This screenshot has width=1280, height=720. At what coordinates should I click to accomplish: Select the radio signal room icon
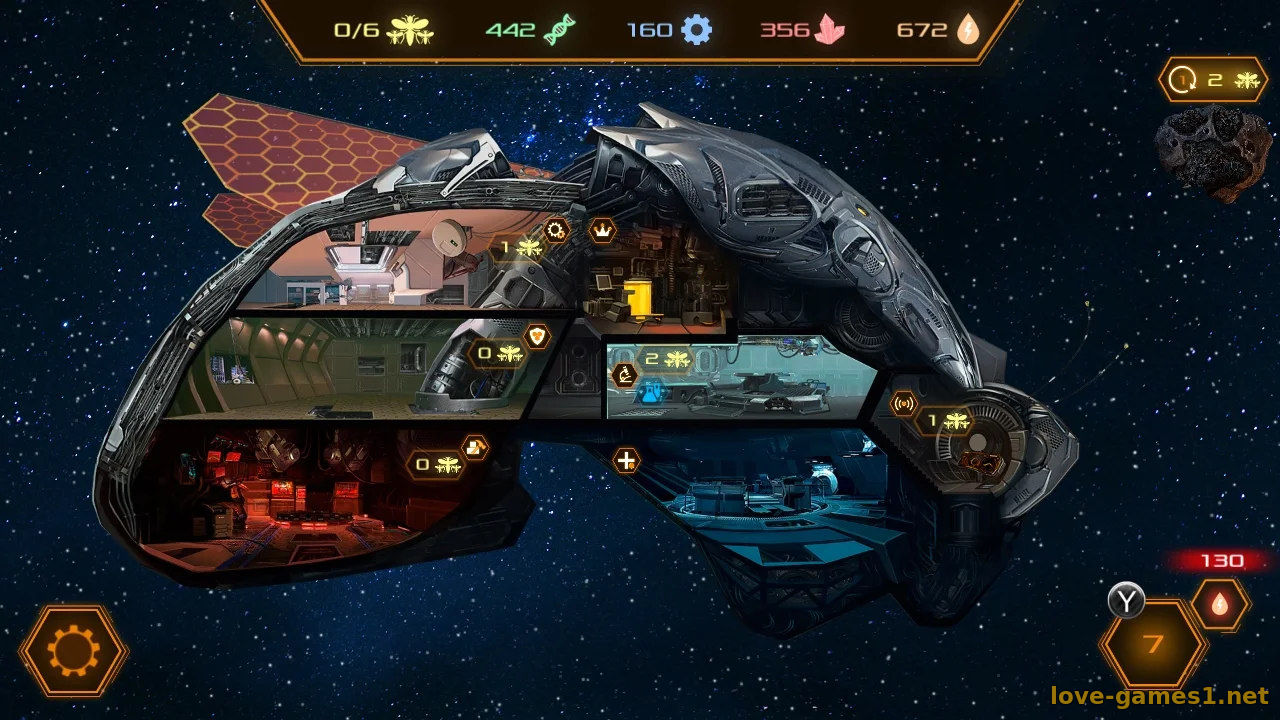[x=904, y=404]
